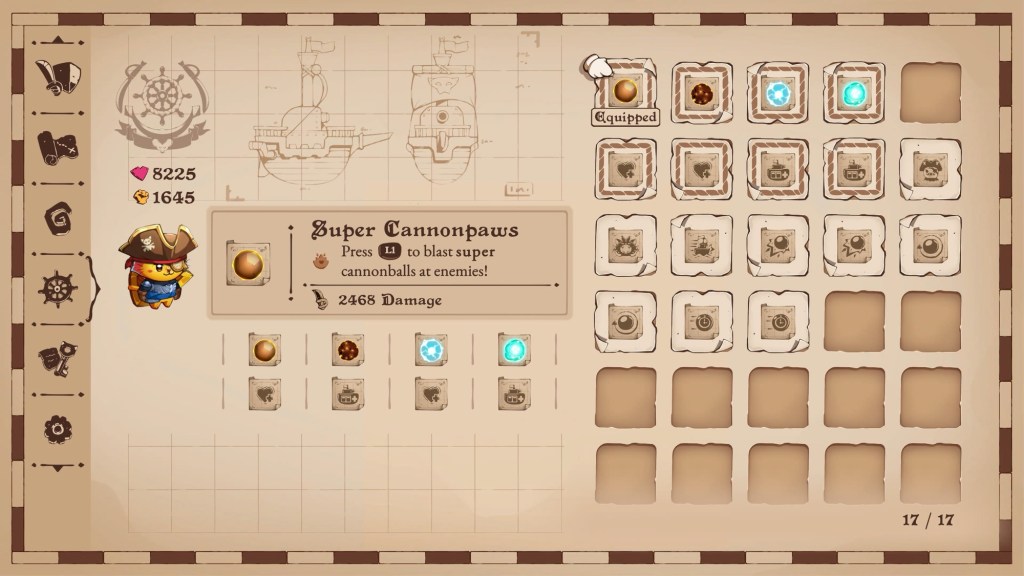1024x576 pixels.
Task: Choose the spiky explosion burst blueprint
Action: pos(625,245)
